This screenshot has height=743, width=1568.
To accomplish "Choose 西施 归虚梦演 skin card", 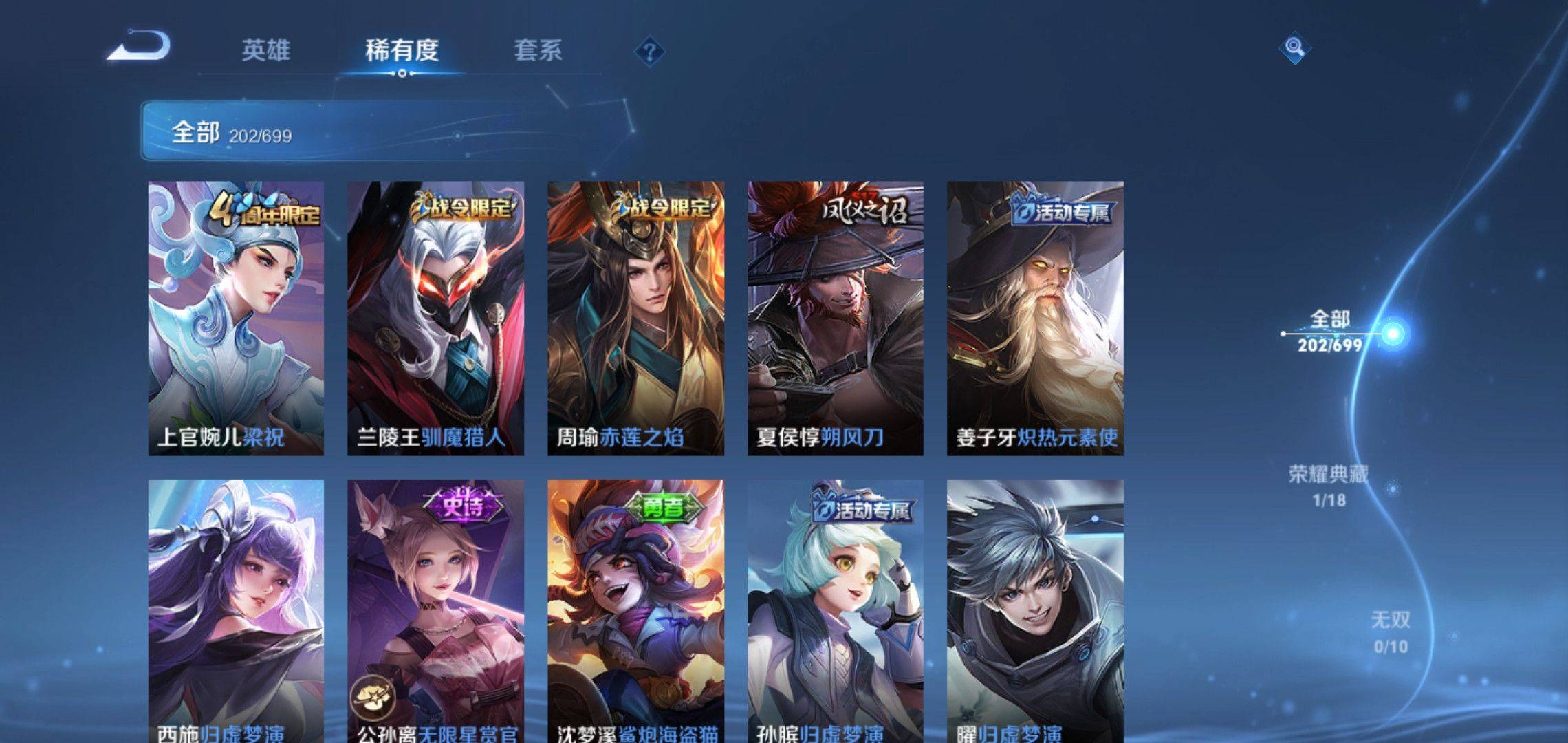I will (236, 611).
